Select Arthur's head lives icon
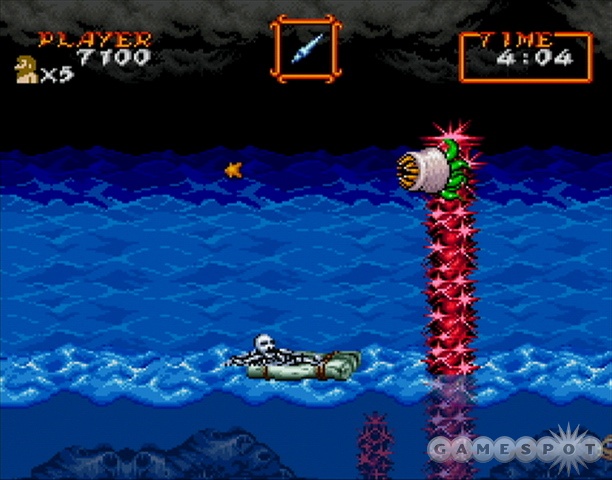612x480 pixels. (x=23, y=71)
